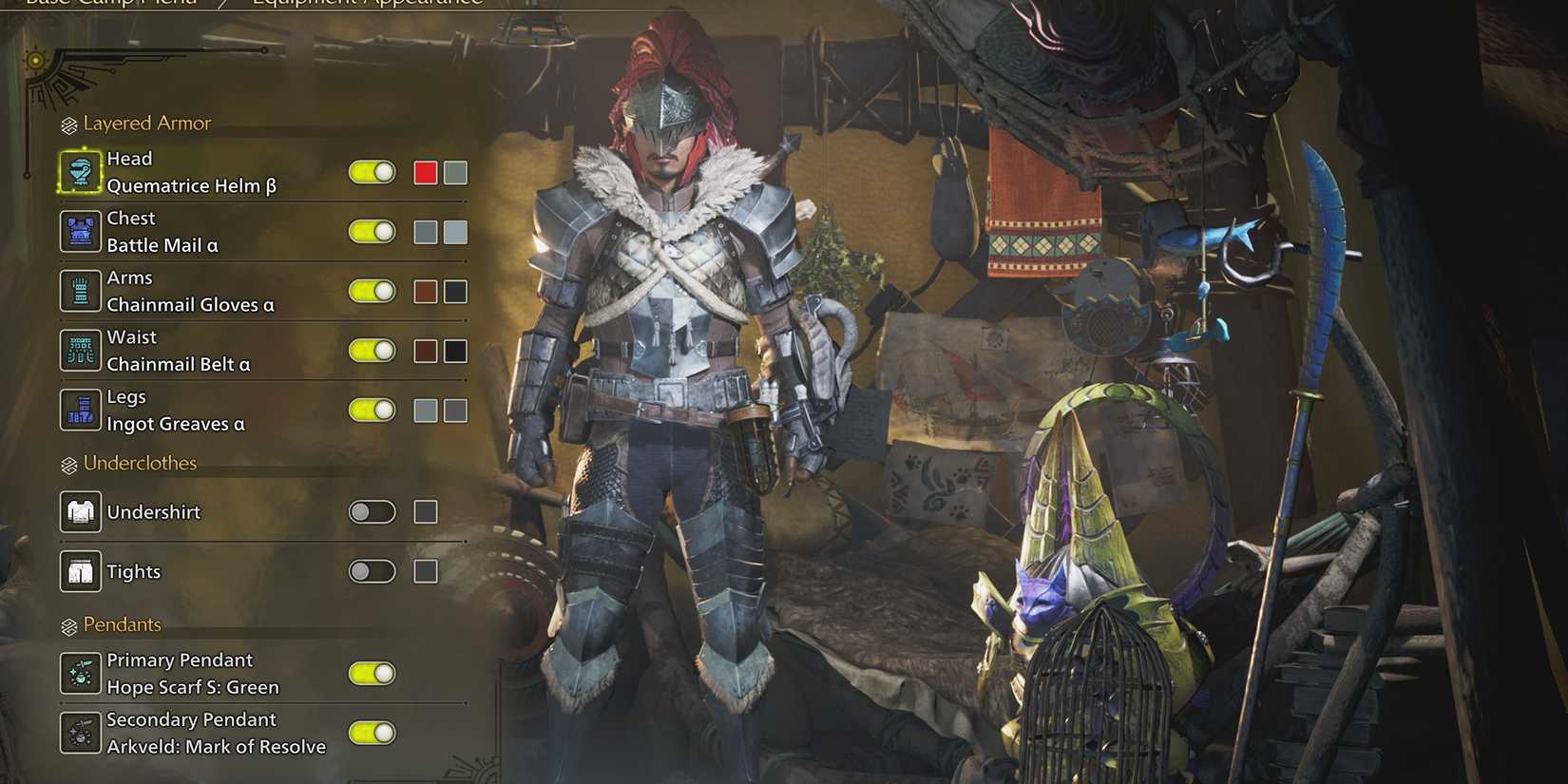Toggle off the Ingot Greaves α display
Viewport: 1568px width, 784px height.
click(x=372, y=410)
